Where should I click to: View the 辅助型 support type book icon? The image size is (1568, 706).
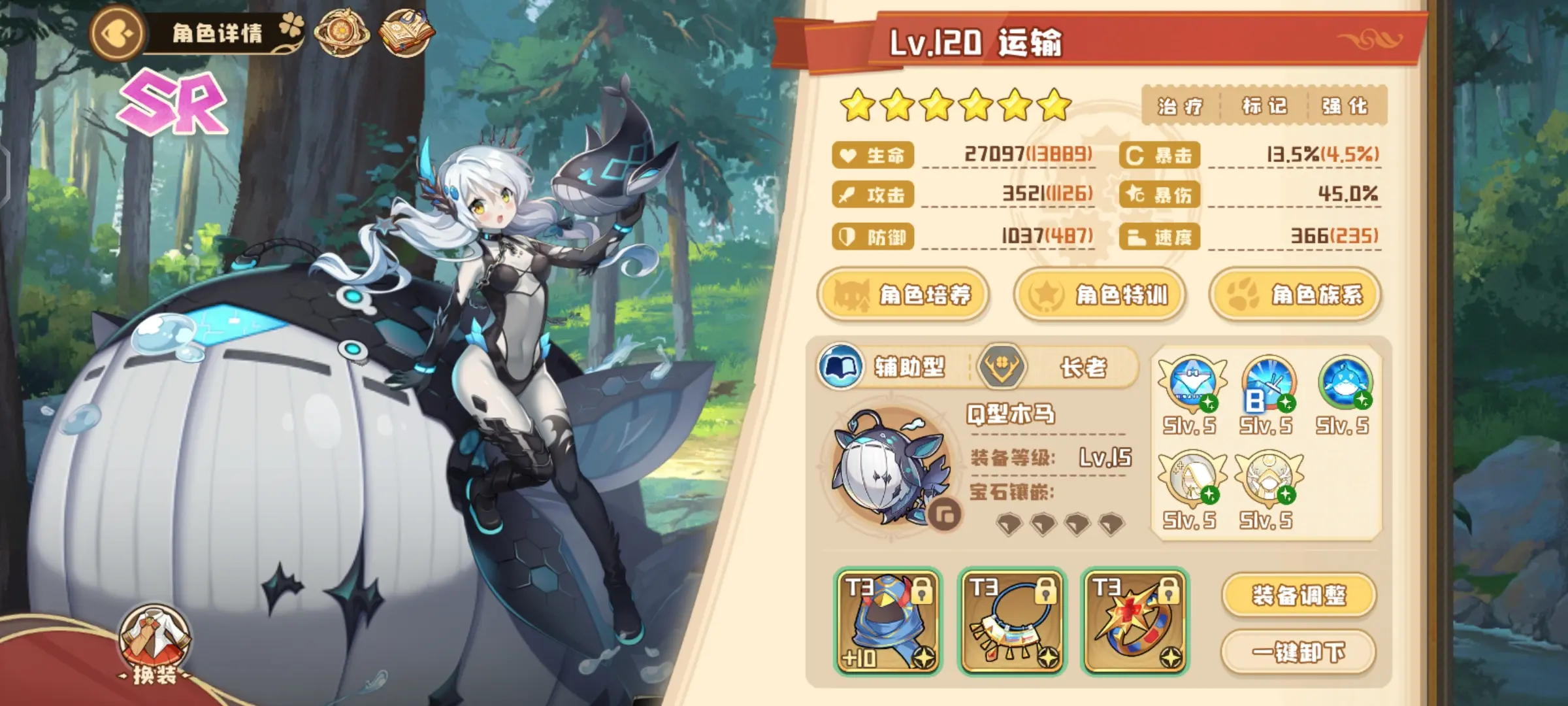tap(840, 367)
